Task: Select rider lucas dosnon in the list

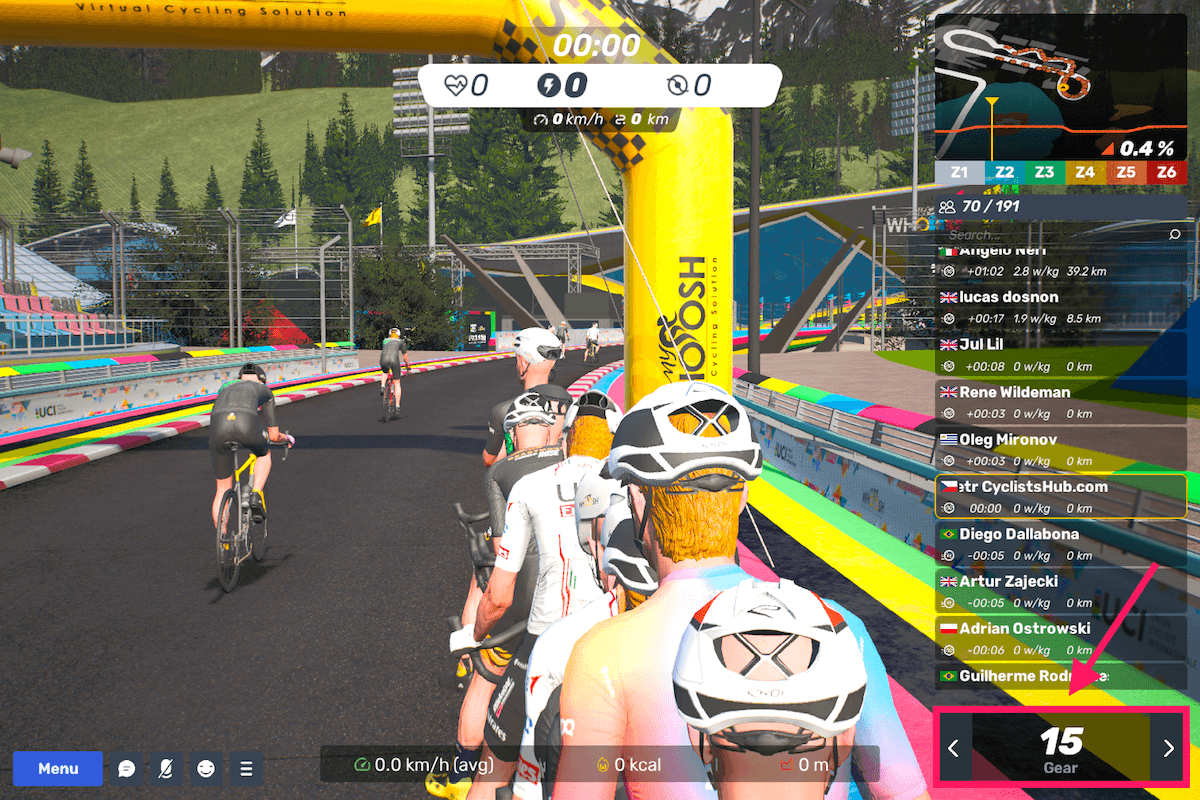Action: coord(1060,308)
